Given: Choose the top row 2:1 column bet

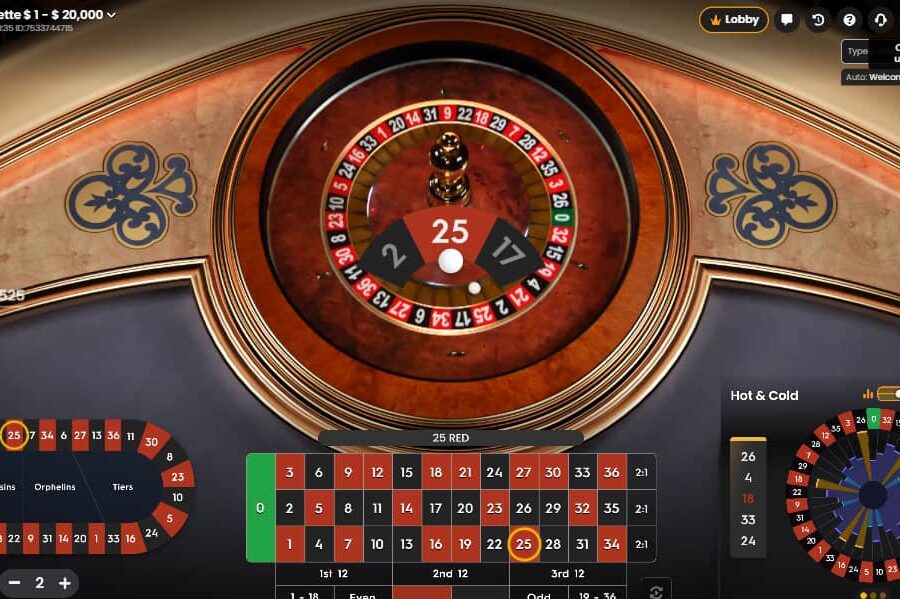Looking at the screenshot, I should coord(641,472).
